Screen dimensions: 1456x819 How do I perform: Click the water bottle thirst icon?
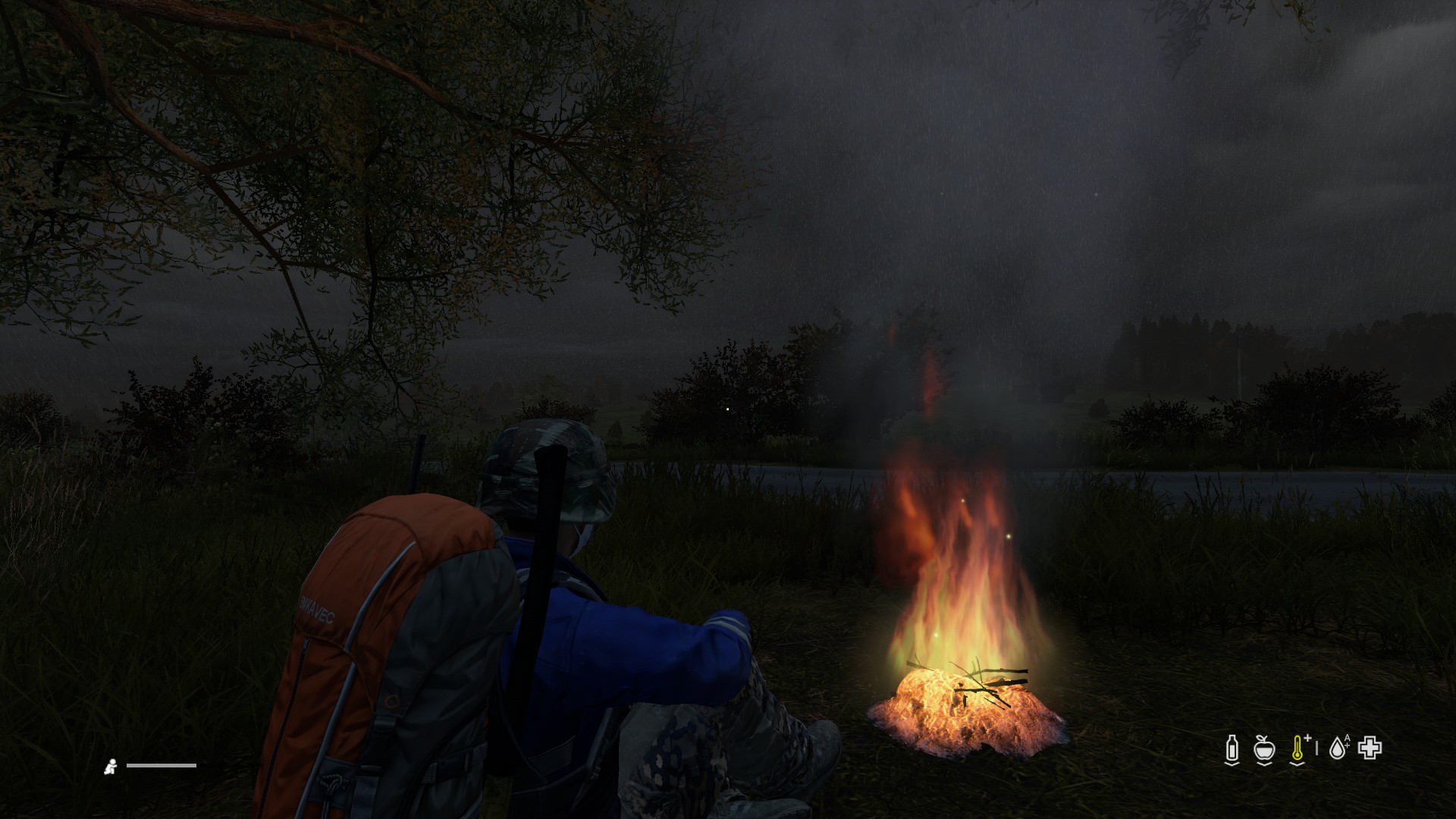coord(1232,748)
